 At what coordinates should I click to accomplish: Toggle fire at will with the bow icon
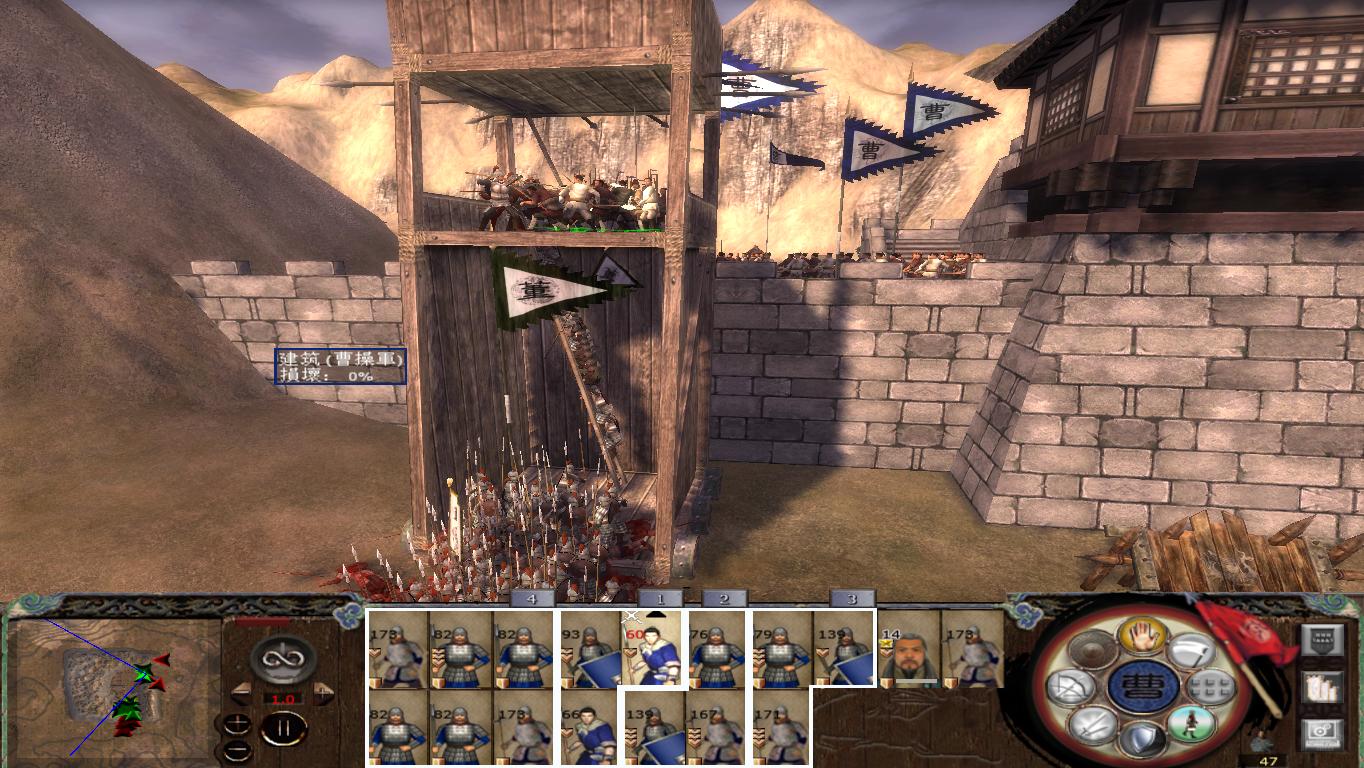point(1069,688)
